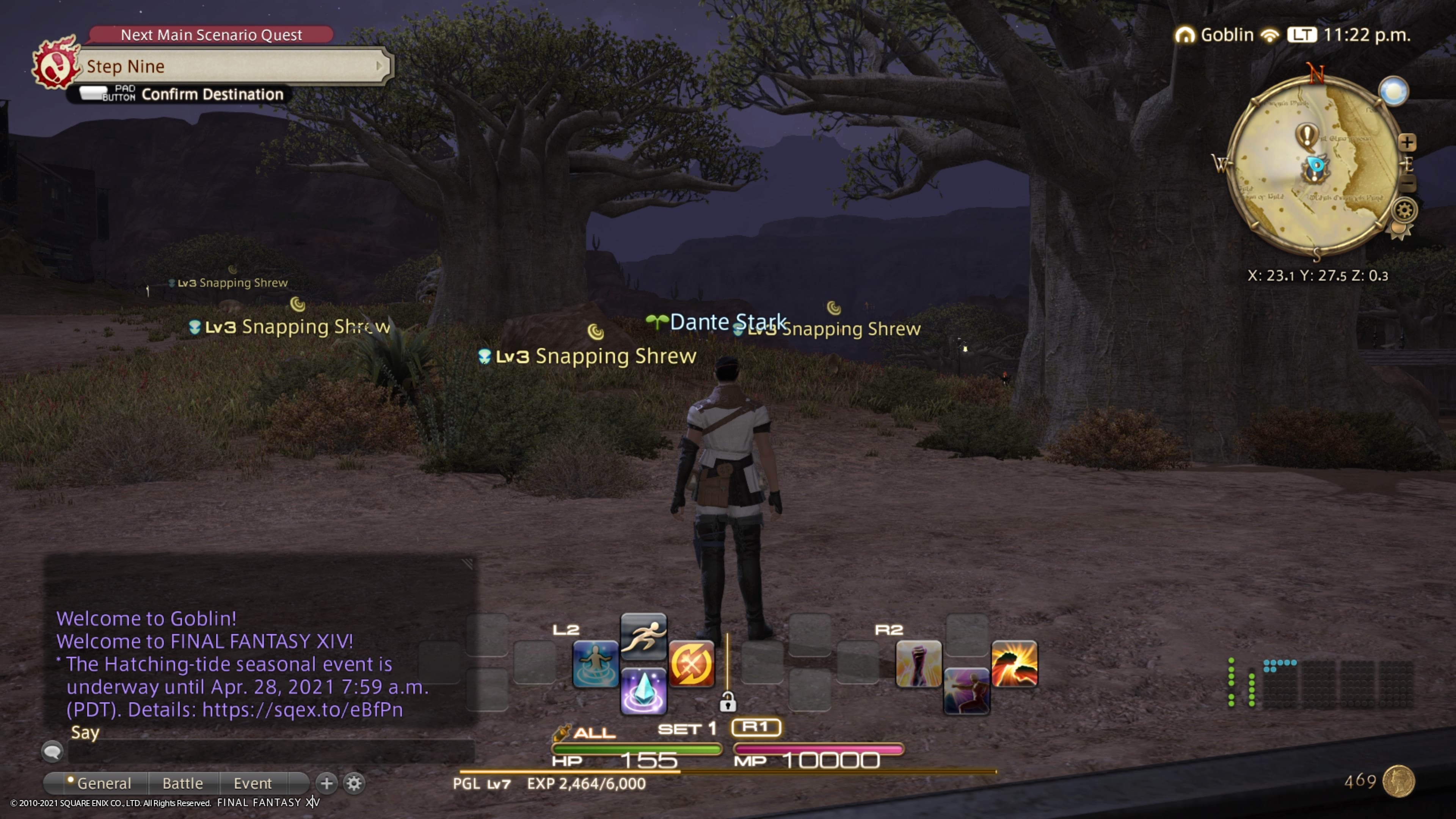Click the chat input field
Screen dimensions: 1456x819
[271, 751]
